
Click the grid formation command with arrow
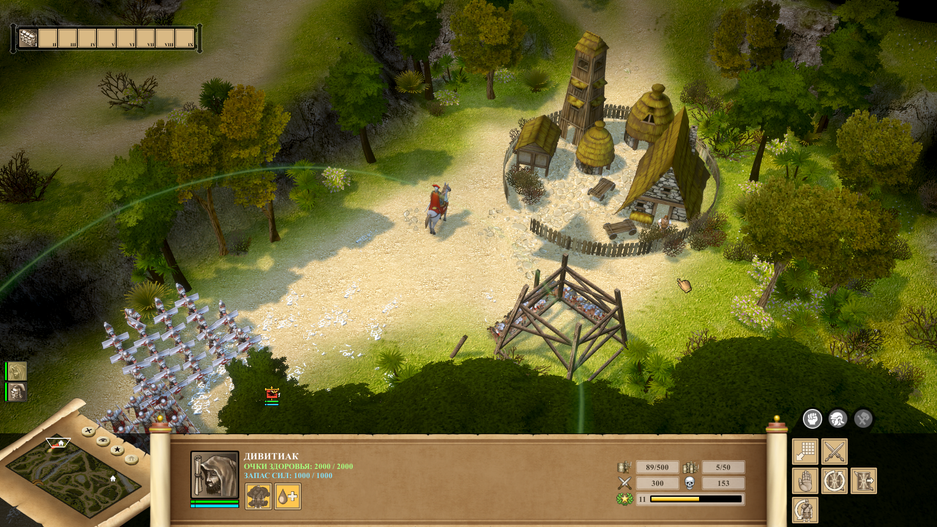[x=806, y=452]
